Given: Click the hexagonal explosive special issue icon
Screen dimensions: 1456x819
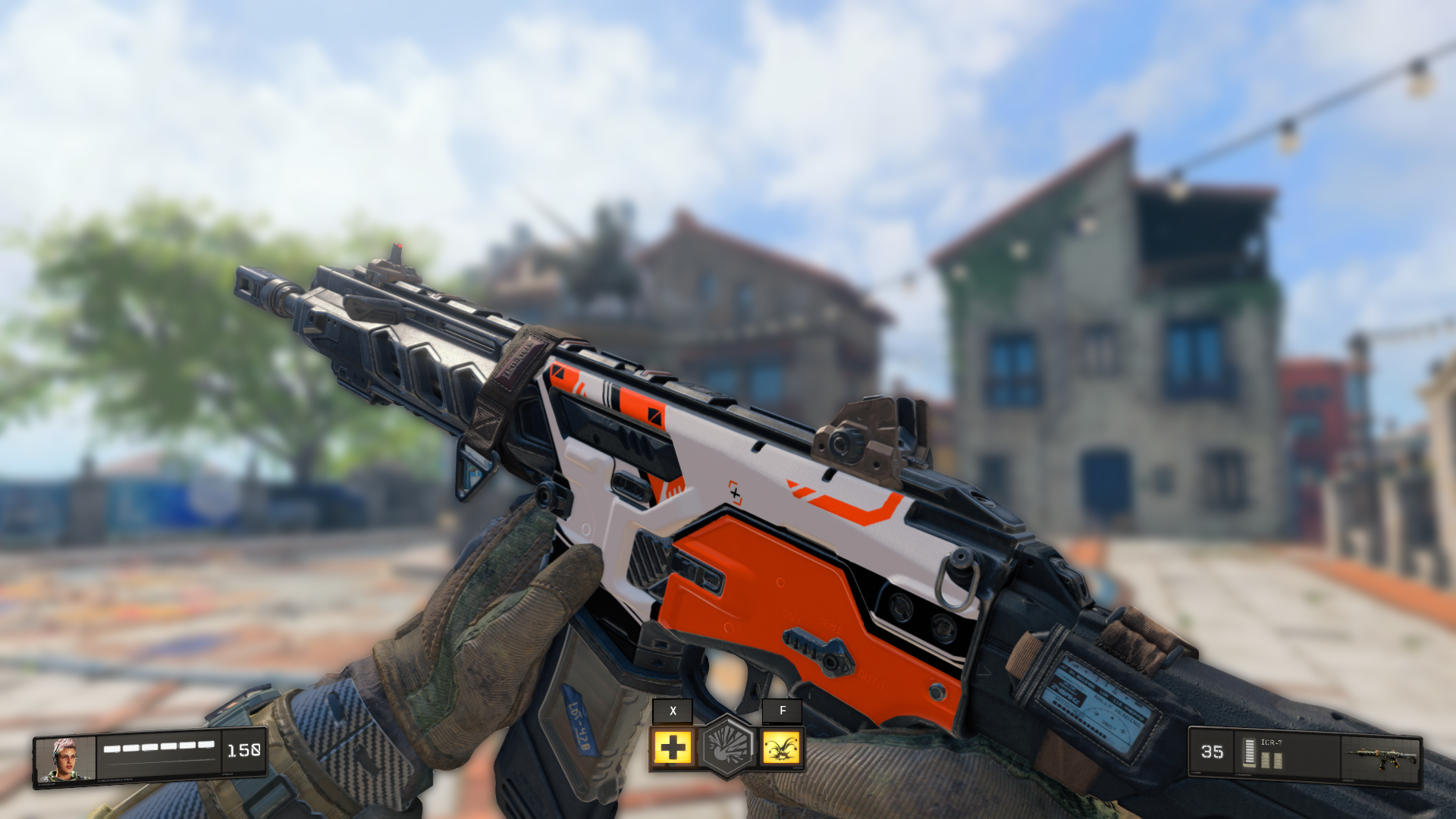Looking at the screenshot, I should [x=727, y=747].
